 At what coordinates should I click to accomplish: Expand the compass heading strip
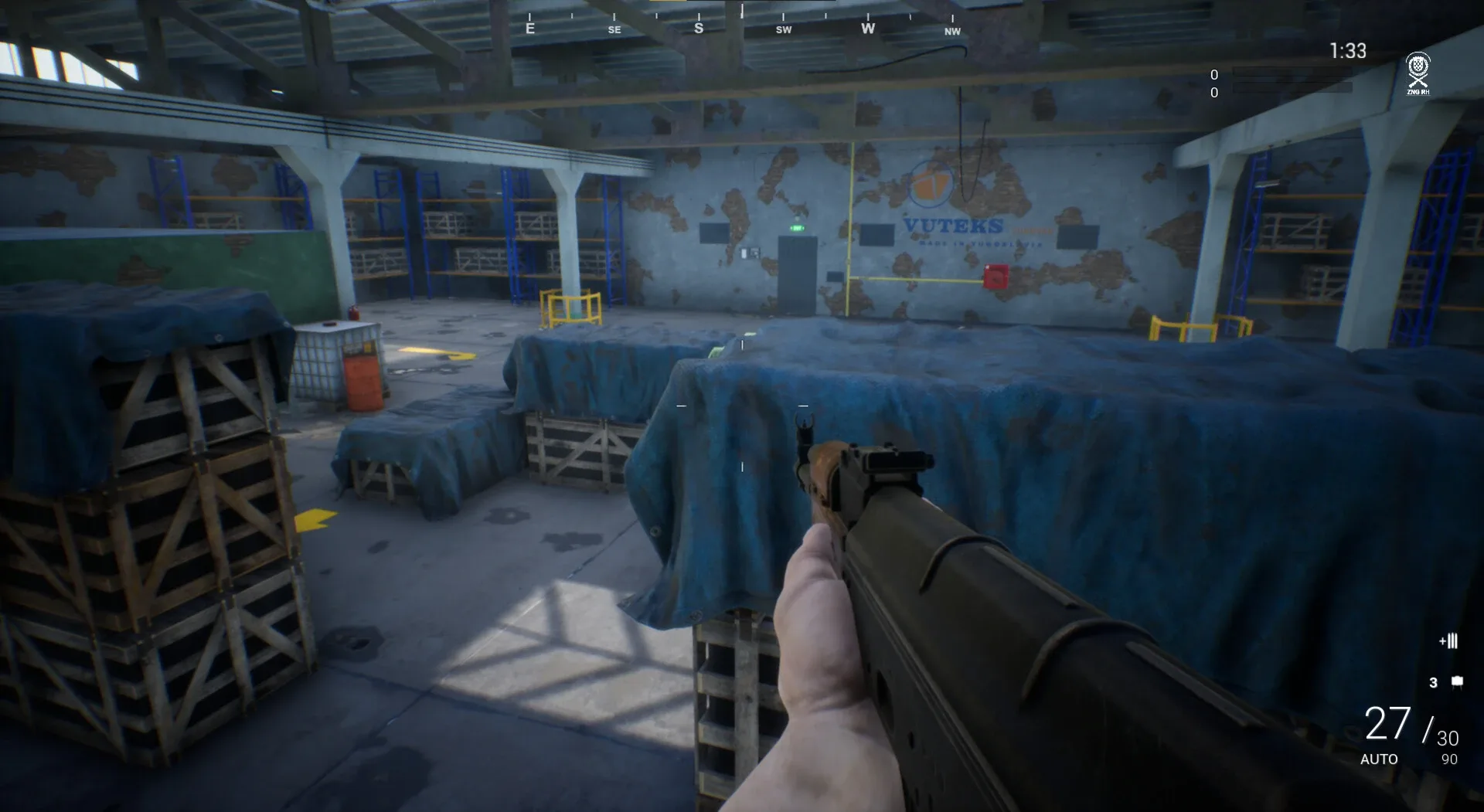(740, 23)
